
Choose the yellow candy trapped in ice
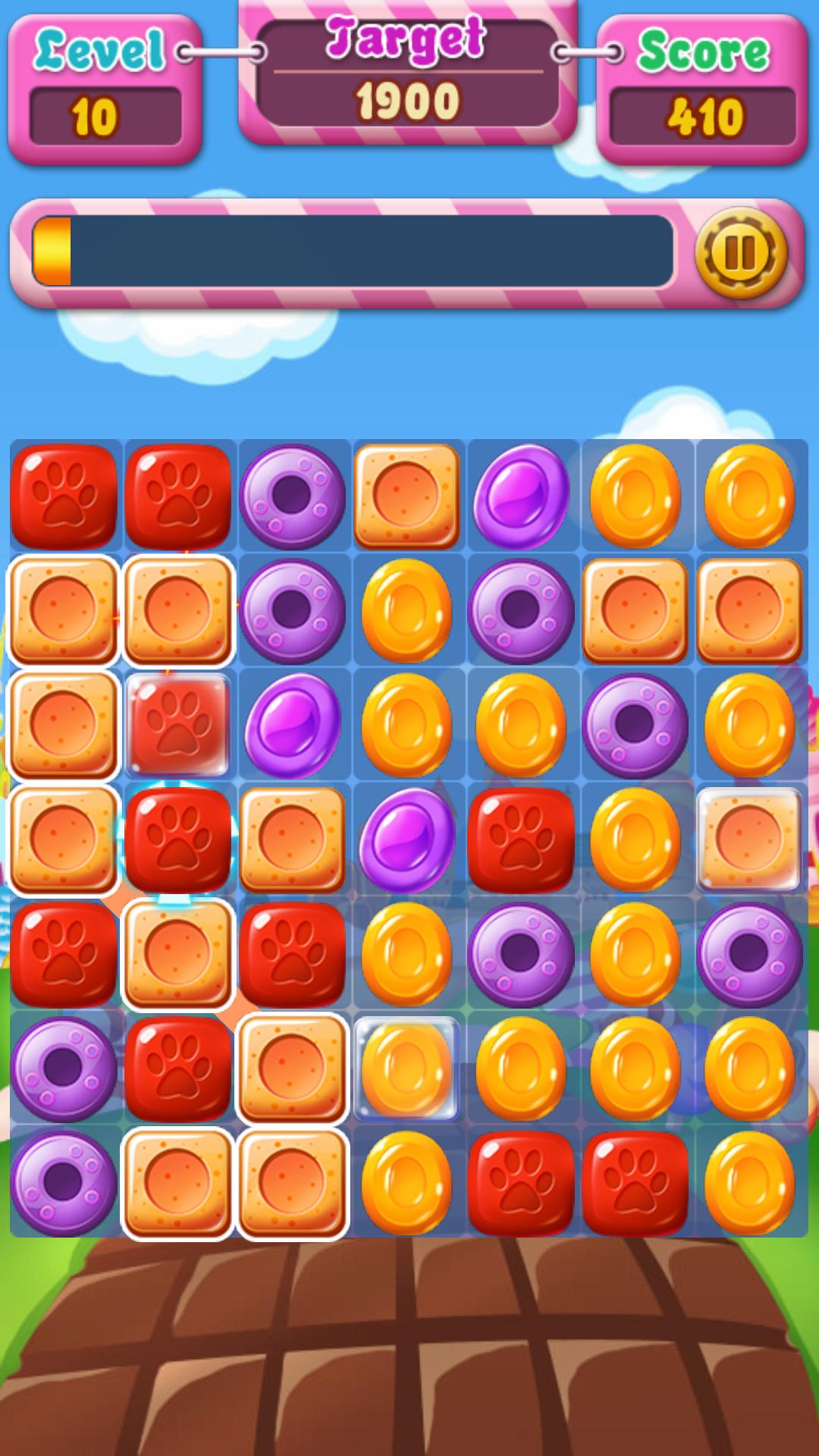406,1068
